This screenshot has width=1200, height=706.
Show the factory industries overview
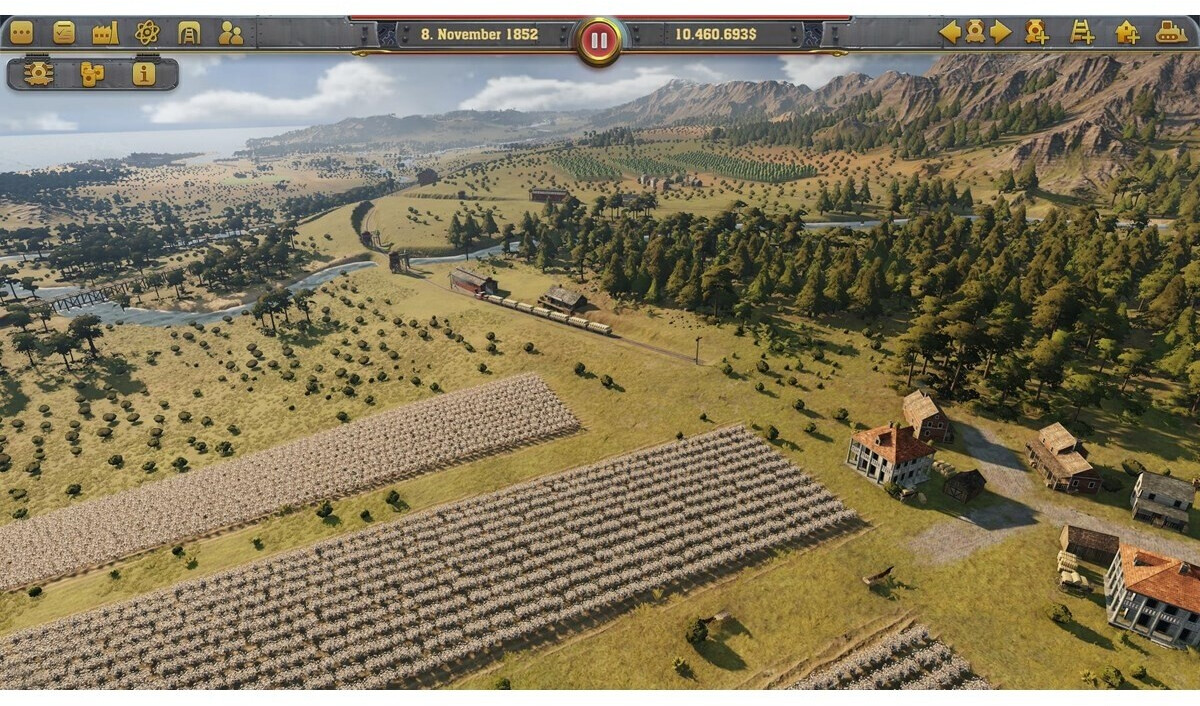pyautogui.click(x=105, y=33)
